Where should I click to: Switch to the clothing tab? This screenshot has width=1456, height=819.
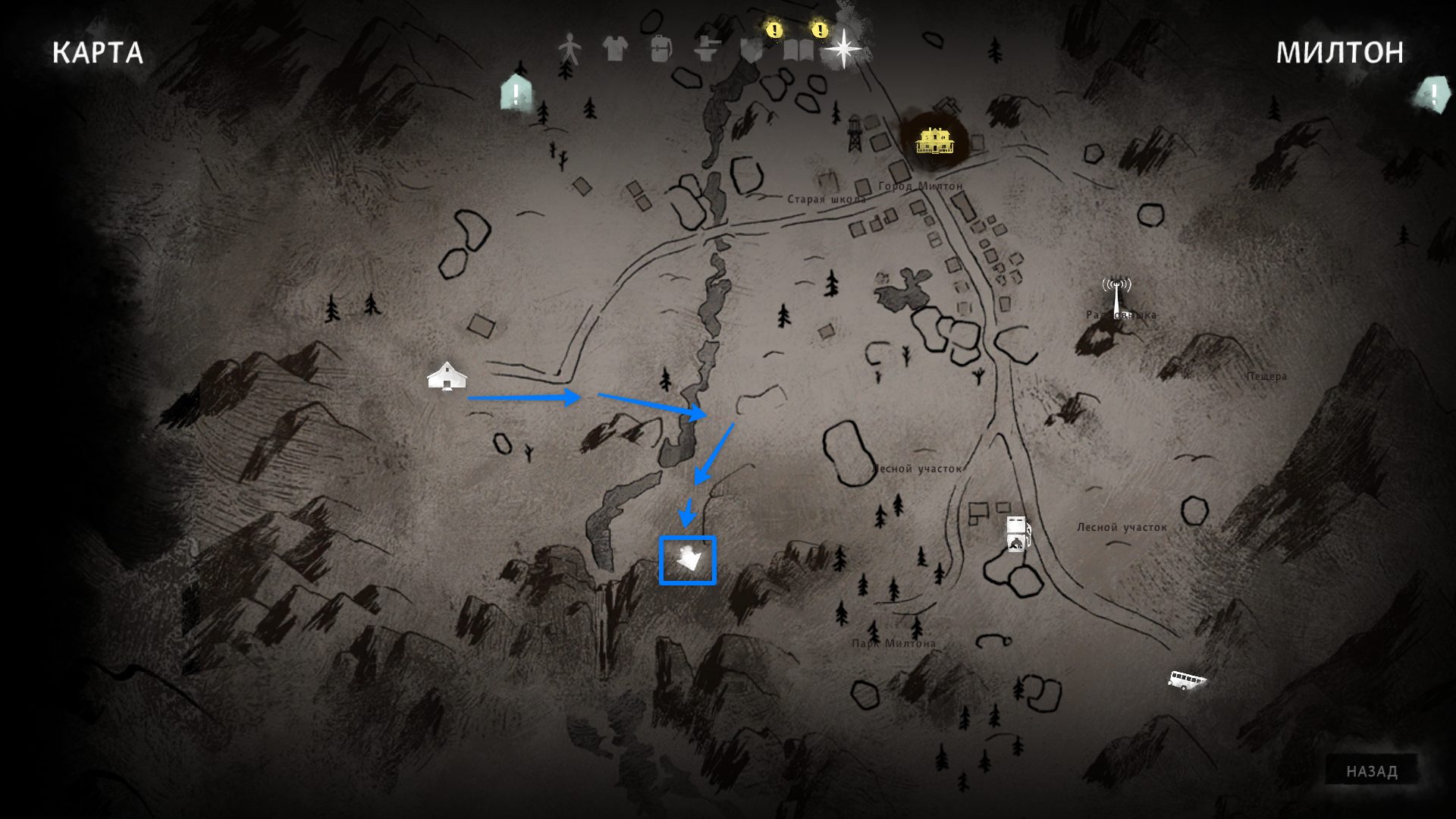pyautogui.click(x=615, y=49)
